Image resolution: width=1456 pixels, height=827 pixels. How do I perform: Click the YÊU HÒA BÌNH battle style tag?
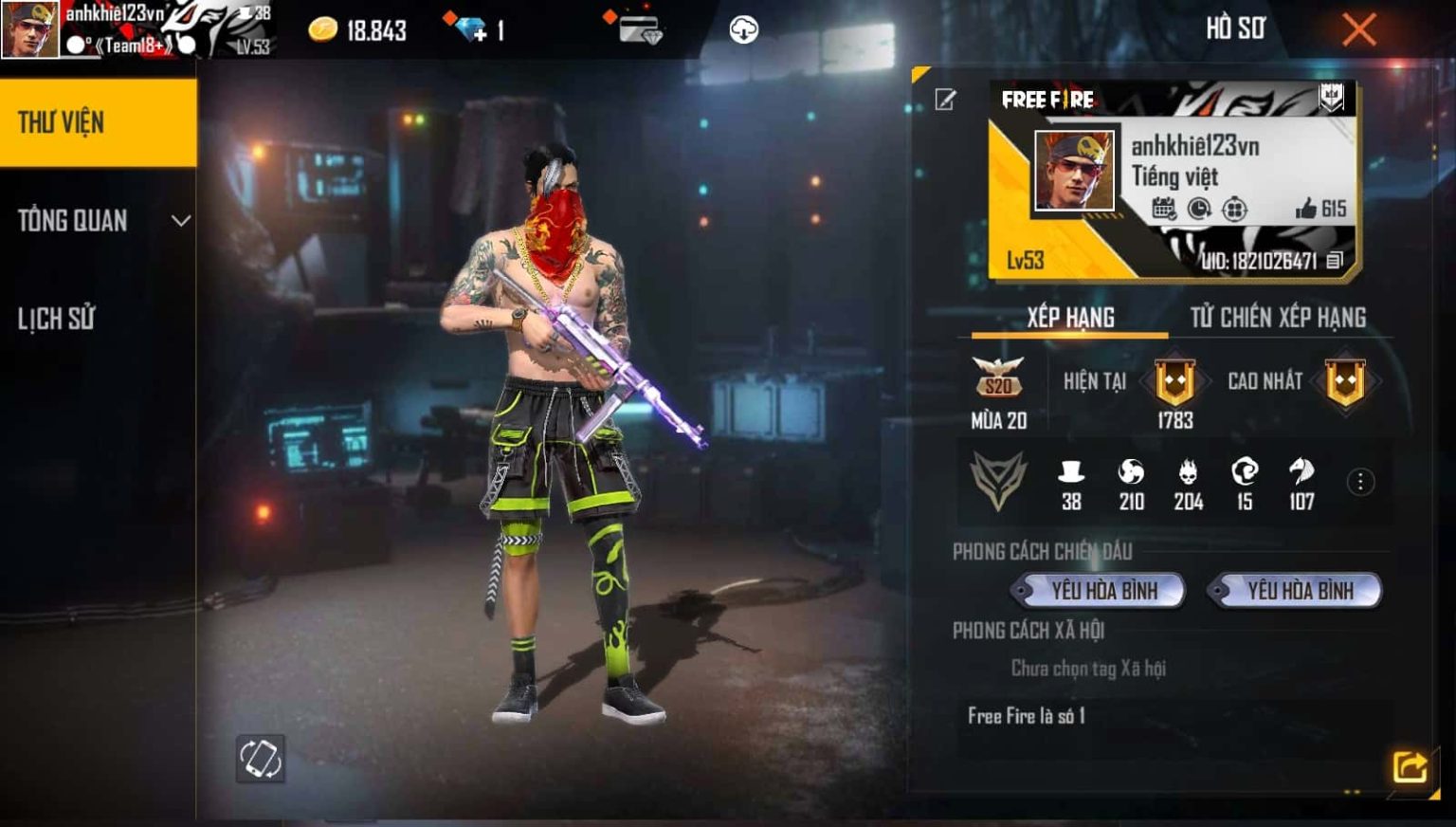coord(1100,590)
